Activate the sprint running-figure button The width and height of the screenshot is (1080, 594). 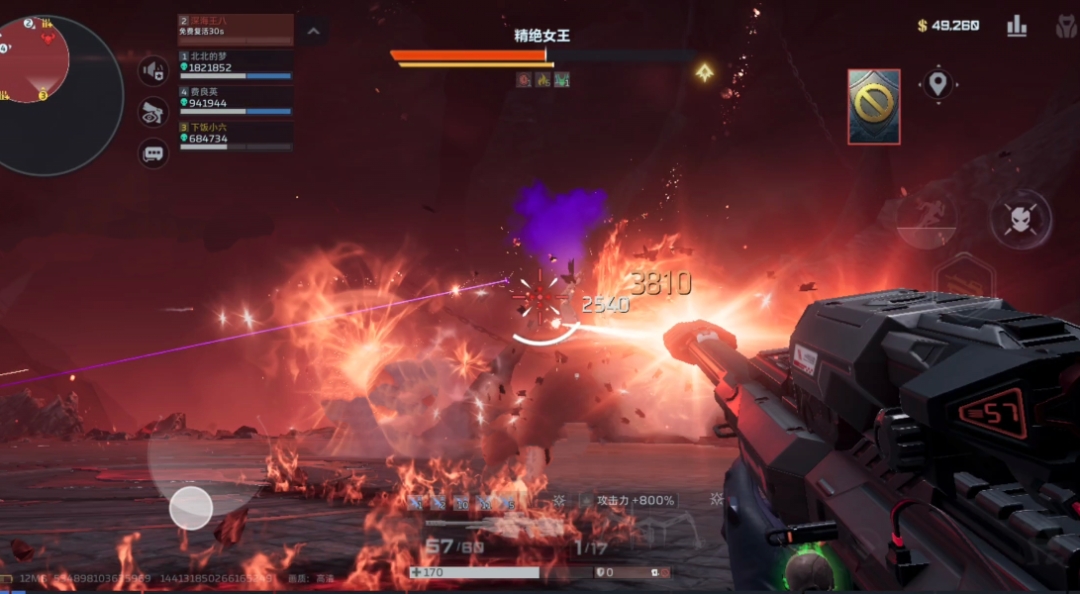click(925, 218)
